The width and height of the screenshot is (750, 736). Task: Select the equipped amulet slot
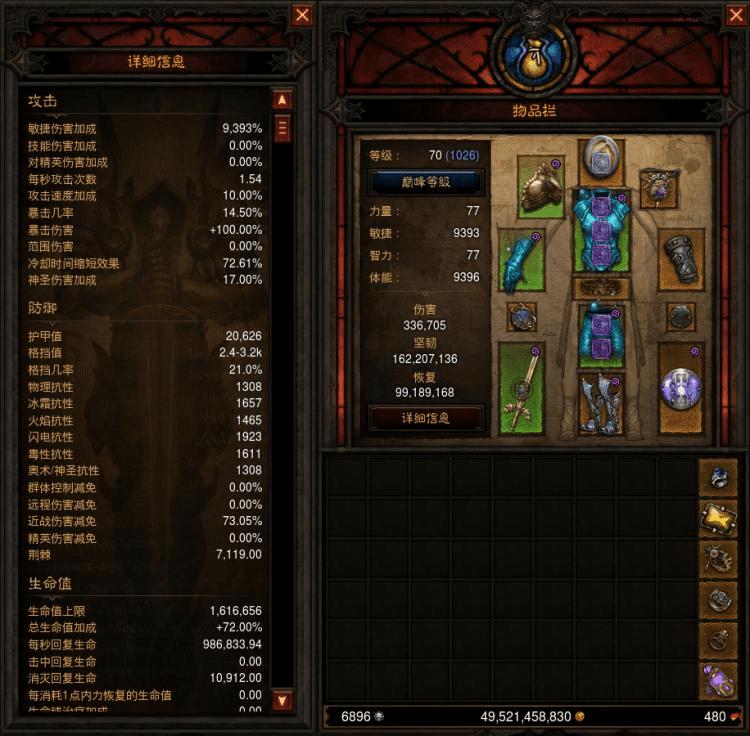[x=659, y=187]
